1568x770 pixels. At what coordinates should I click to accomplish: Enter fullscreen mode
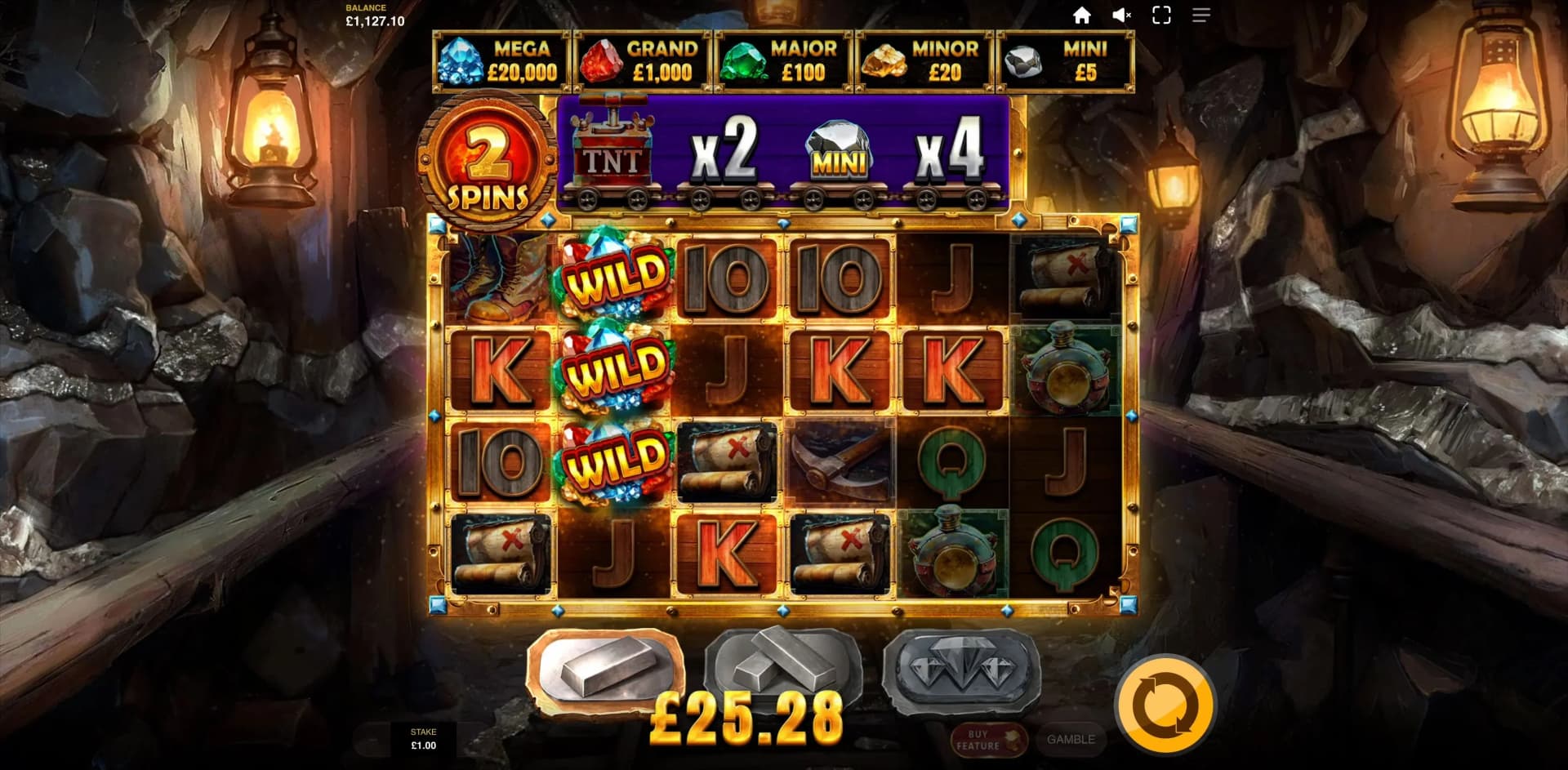[x=1160, y=15]
